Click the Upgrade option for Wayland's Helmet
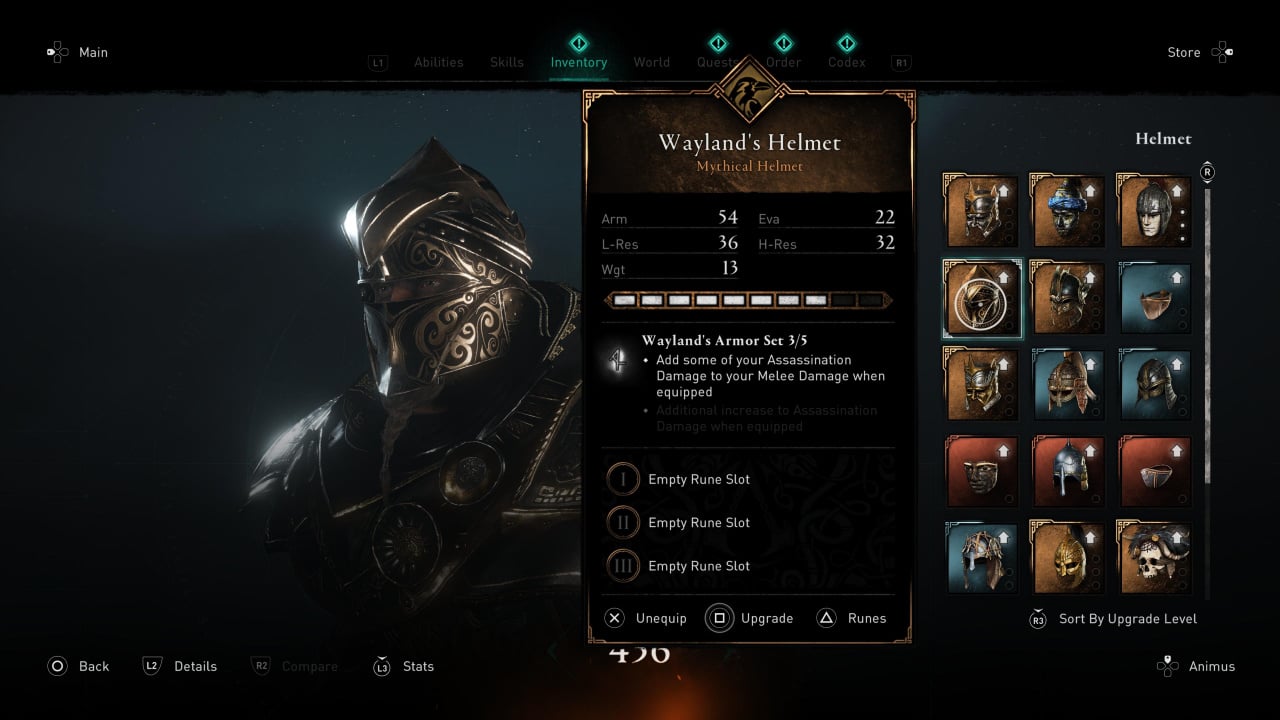The height and width of the screenshot is (720, 1280). pos(749,618)
